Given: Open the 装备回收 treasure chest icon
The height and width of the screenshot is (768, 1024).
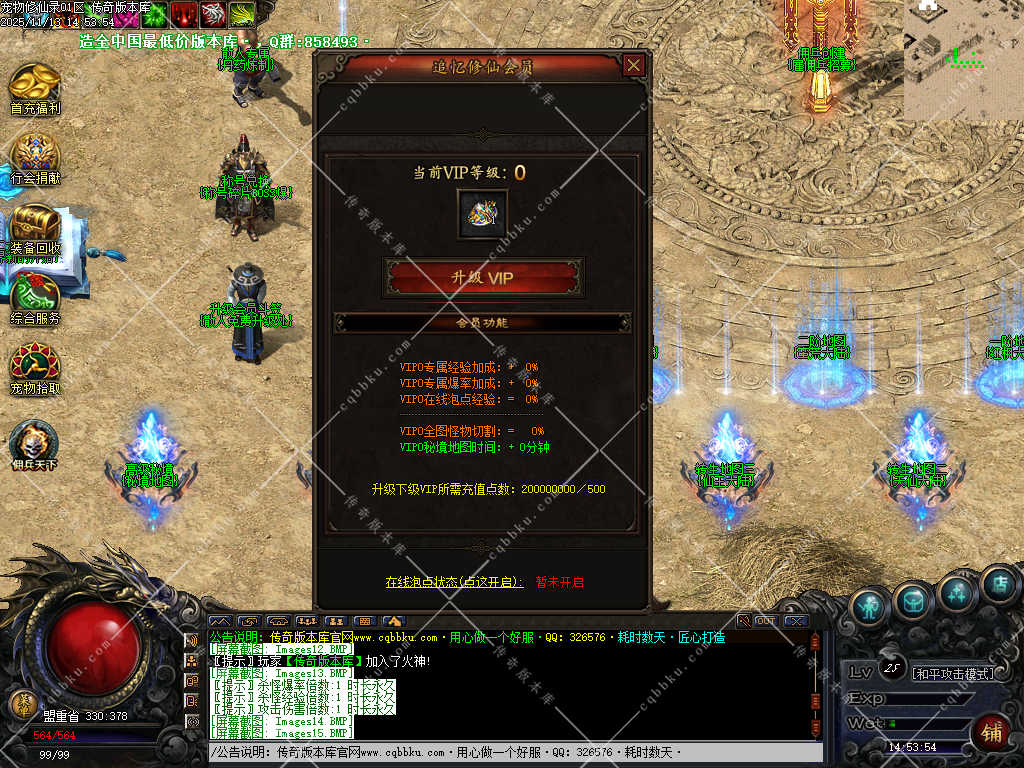Looking at the screenshot, I should point(36,225).
